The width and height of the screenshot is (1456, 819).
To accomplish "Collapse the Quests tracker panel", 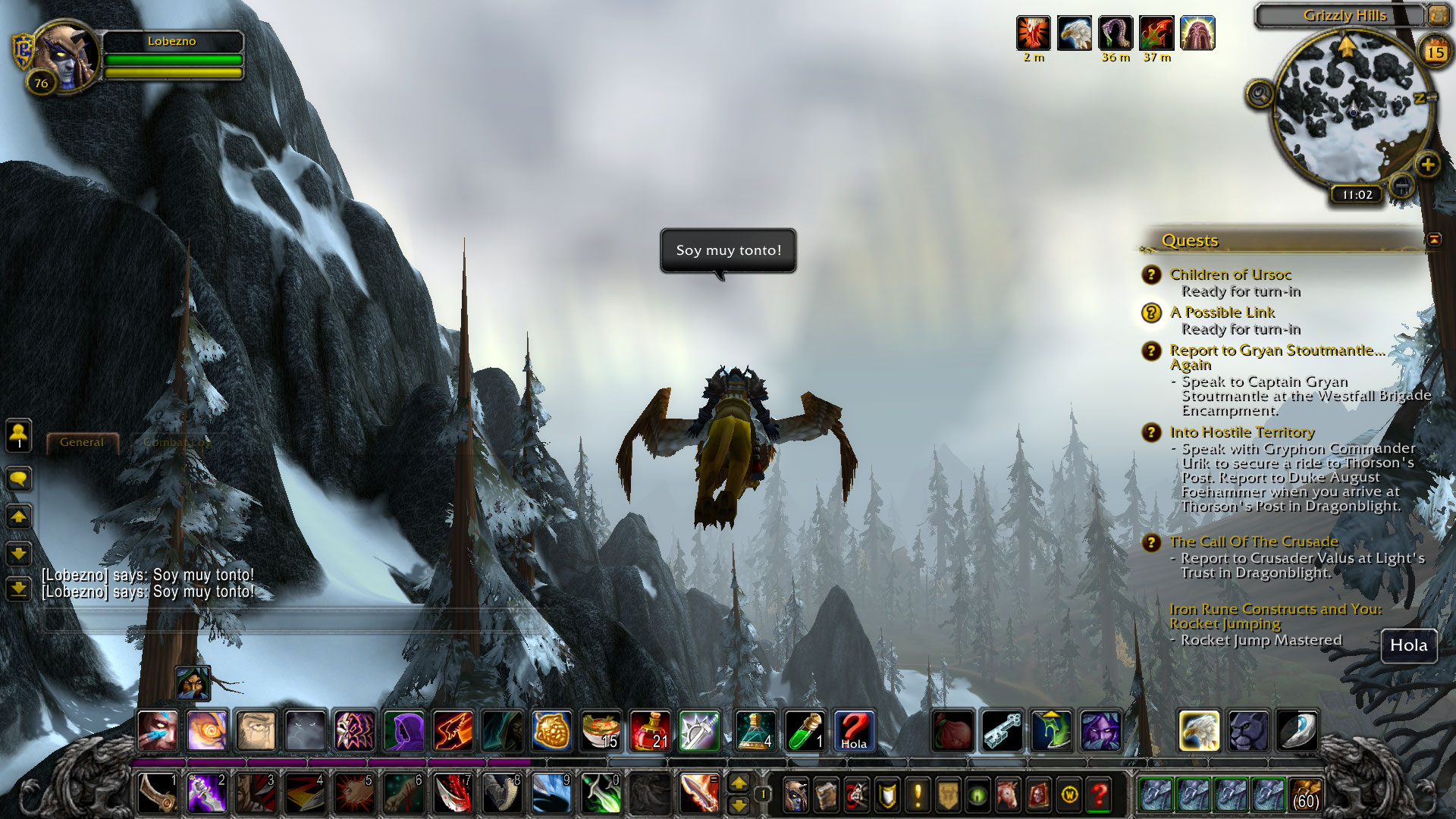I will tap(1434, 240).
